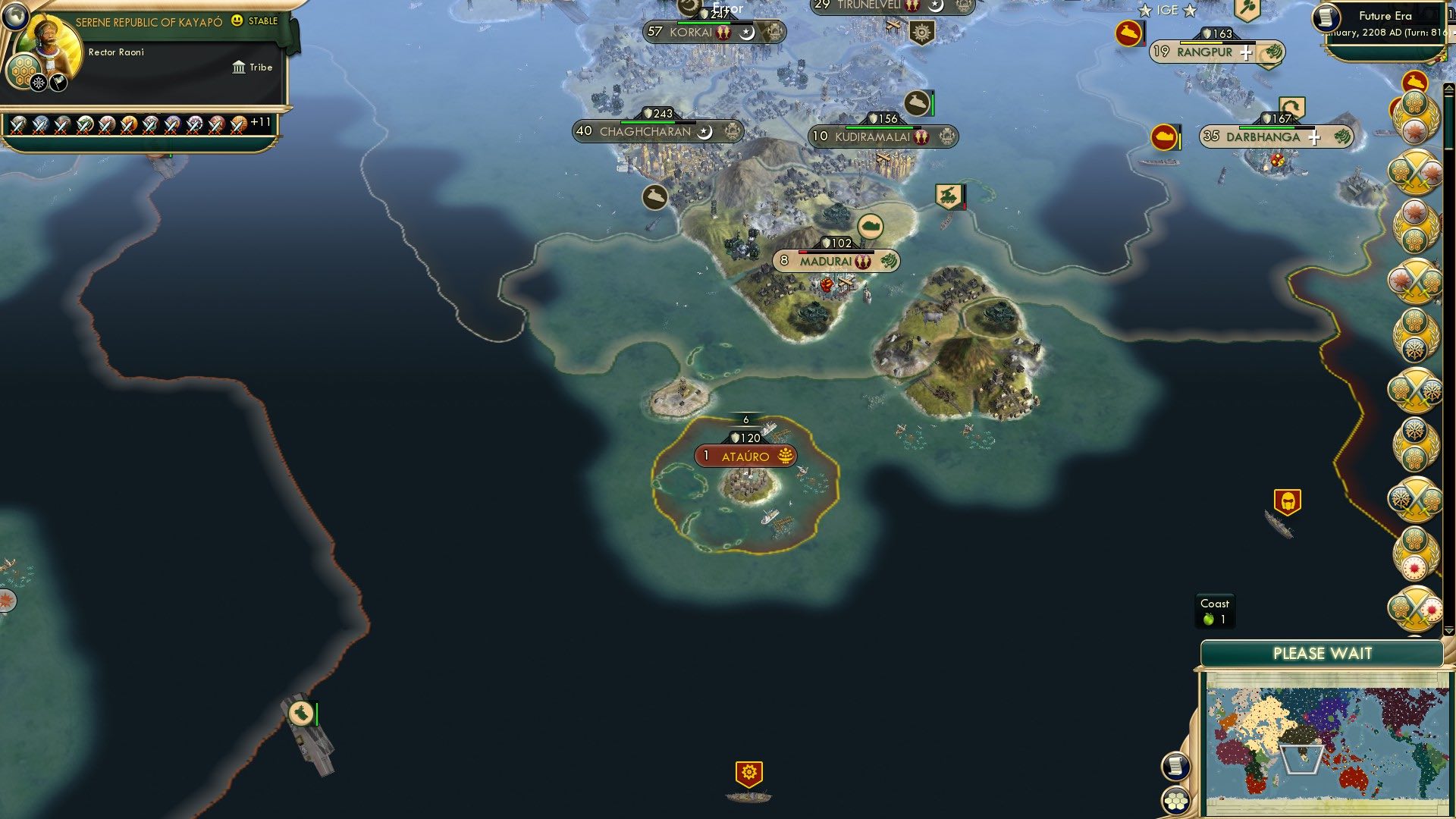Click the Great General icon near the destroyer
Viewport: 1456px width, 819px height.
coord(1289,500)
